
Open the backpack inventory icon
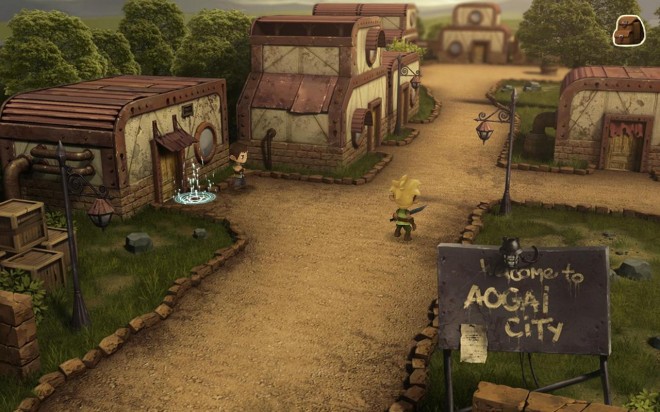click(628, 30)
